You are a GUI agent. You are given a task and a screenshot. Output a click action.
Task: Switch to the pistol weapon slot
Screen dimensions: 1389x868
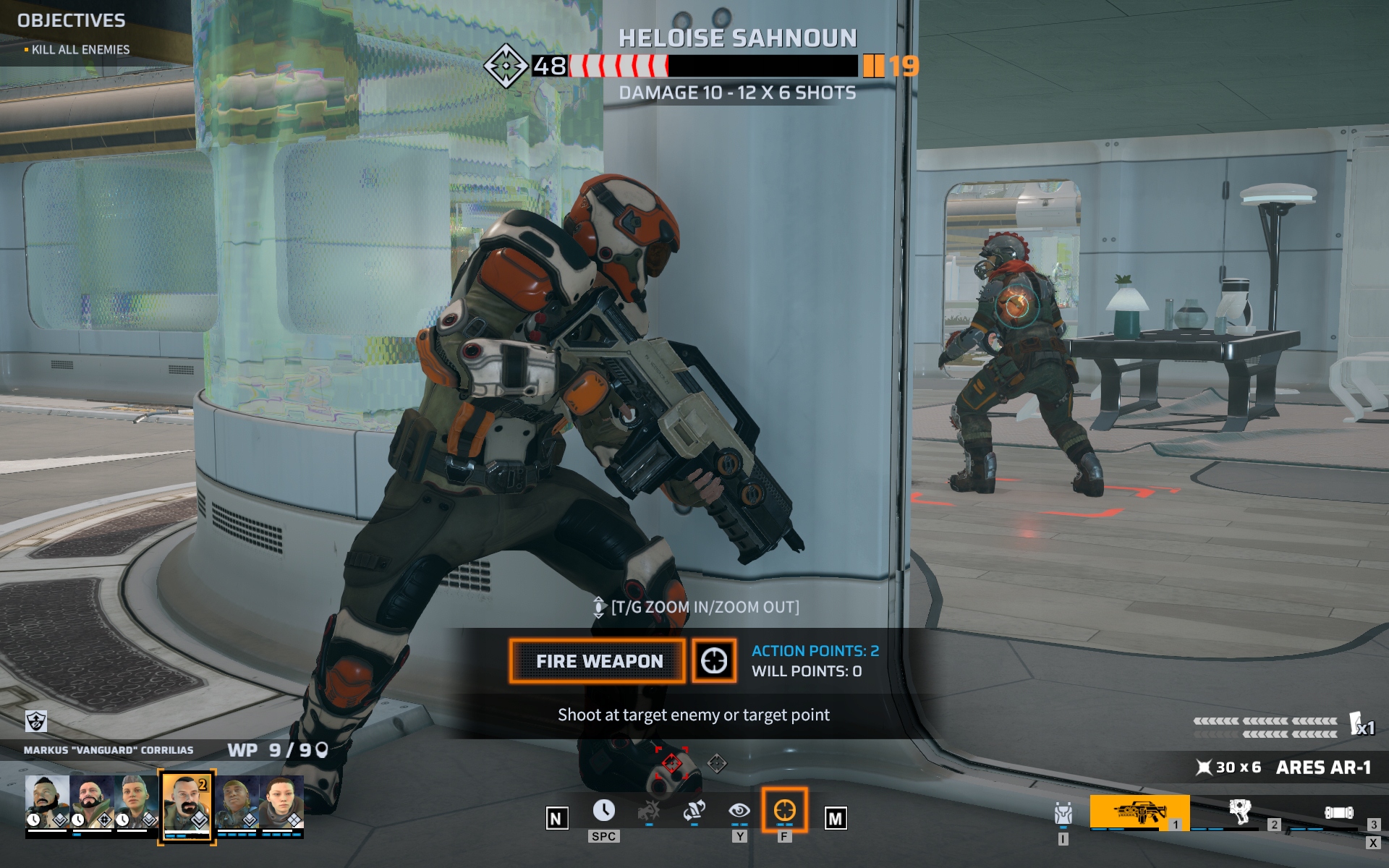1239,813
